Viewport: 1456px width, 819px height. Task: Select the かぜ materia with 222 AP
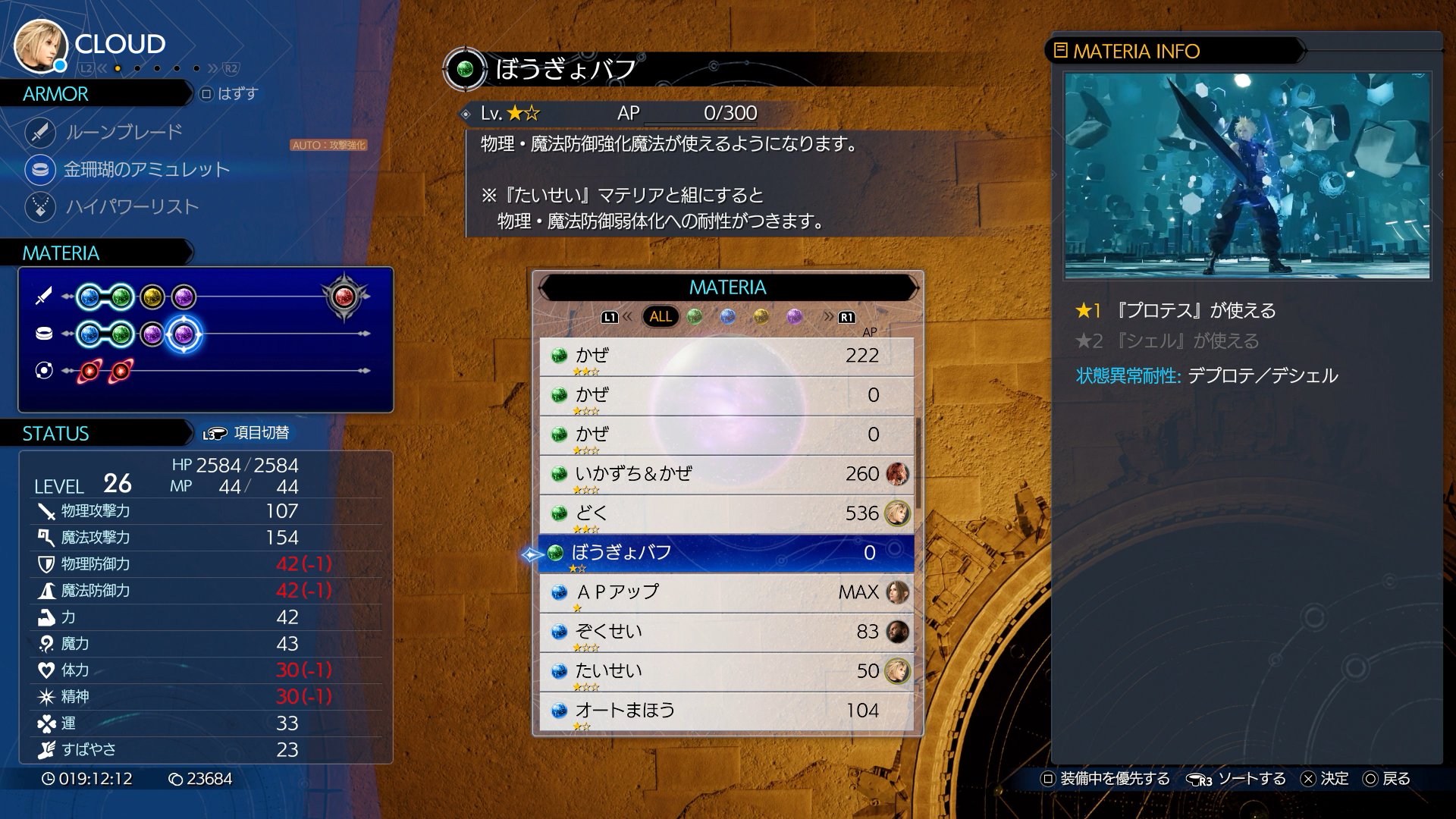(726, 356)
